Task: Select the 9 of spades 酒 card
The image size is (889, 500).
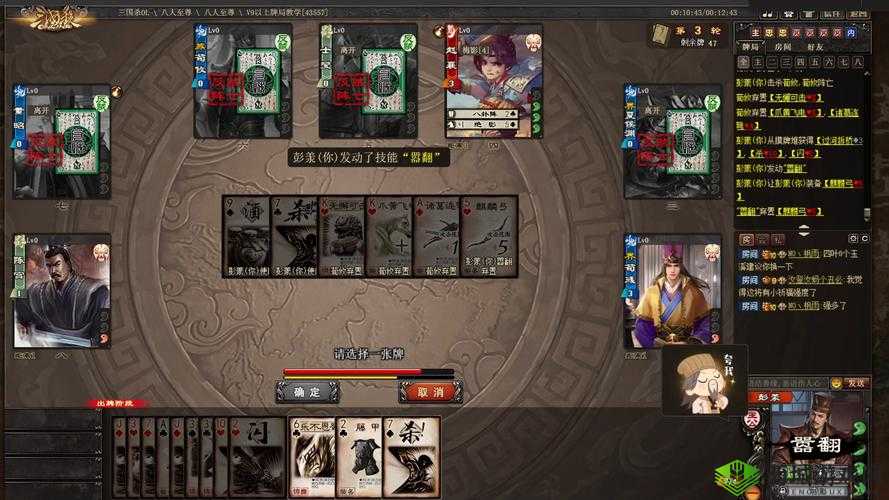Action: [245, 235]
